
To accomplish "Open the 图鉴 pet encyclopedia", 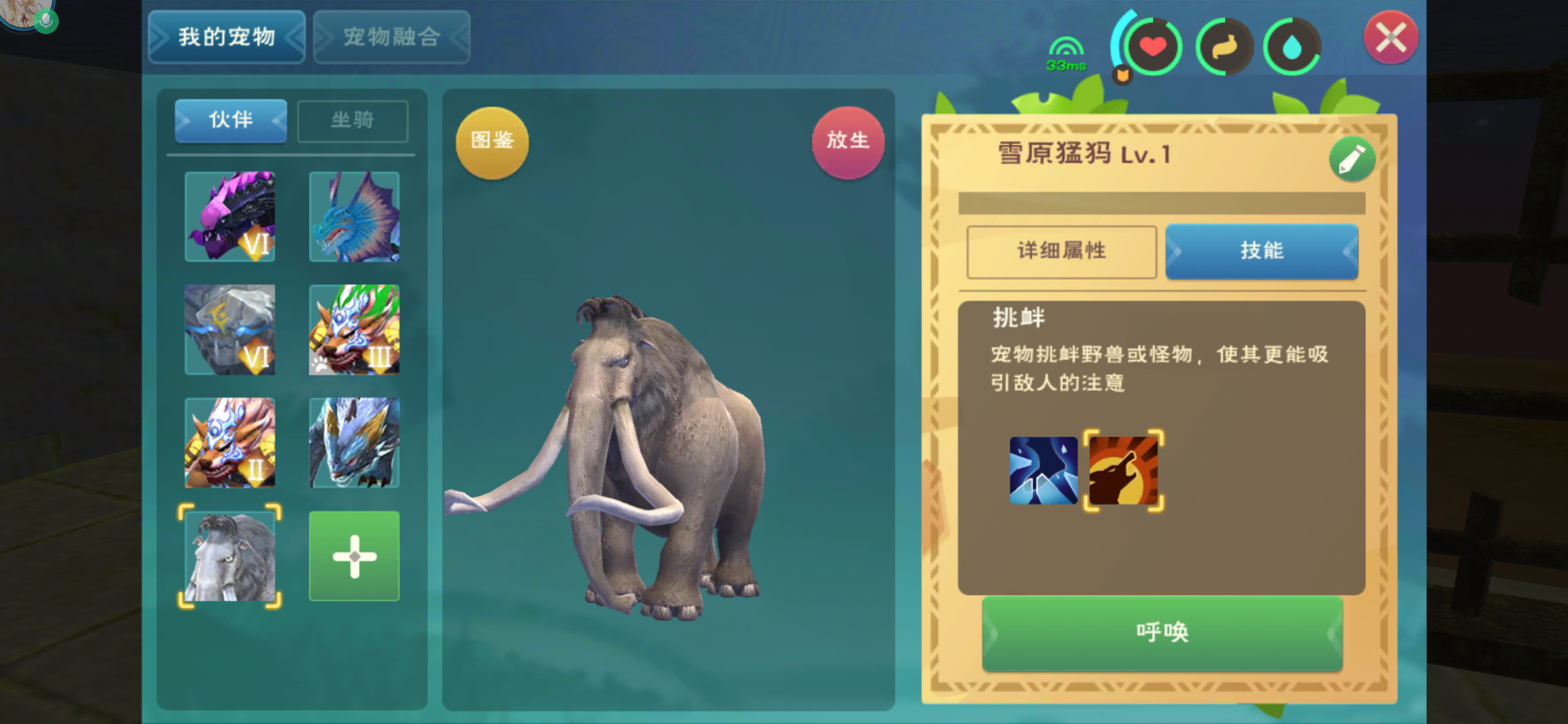I will (x=491, y=141).
